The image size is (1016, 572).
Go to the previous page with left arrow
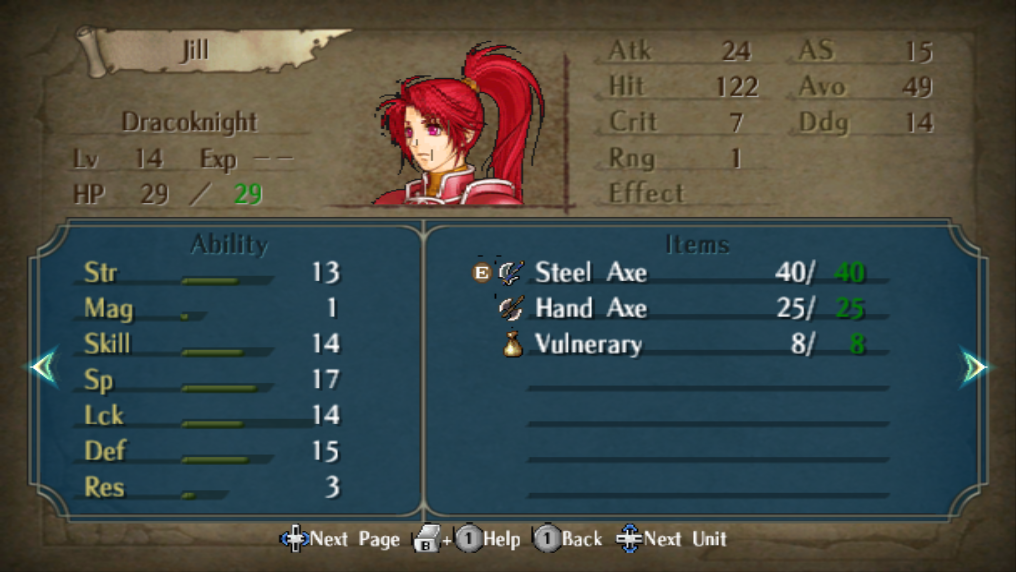(x=43, y=368)
